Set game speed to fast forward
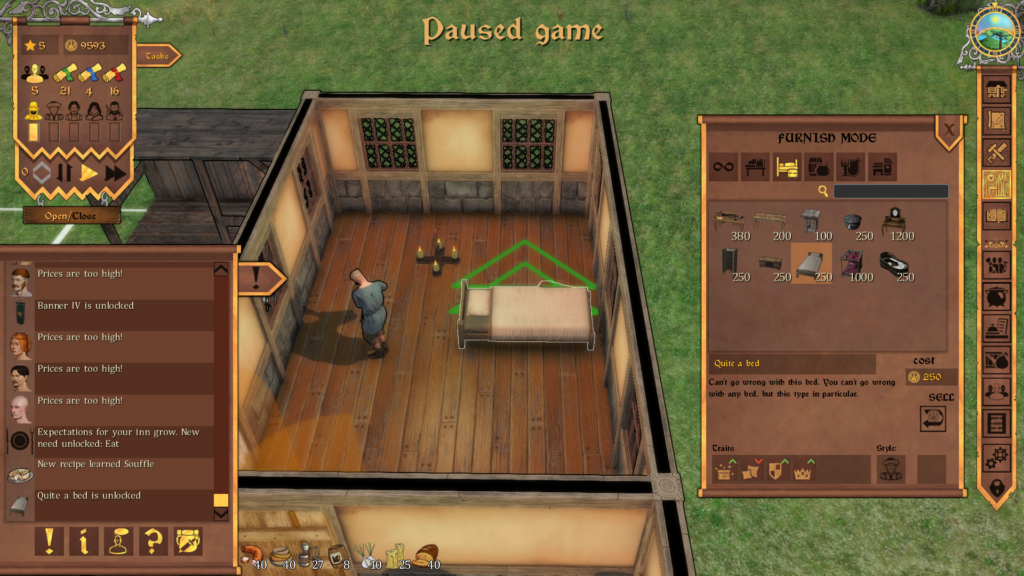 116,172
